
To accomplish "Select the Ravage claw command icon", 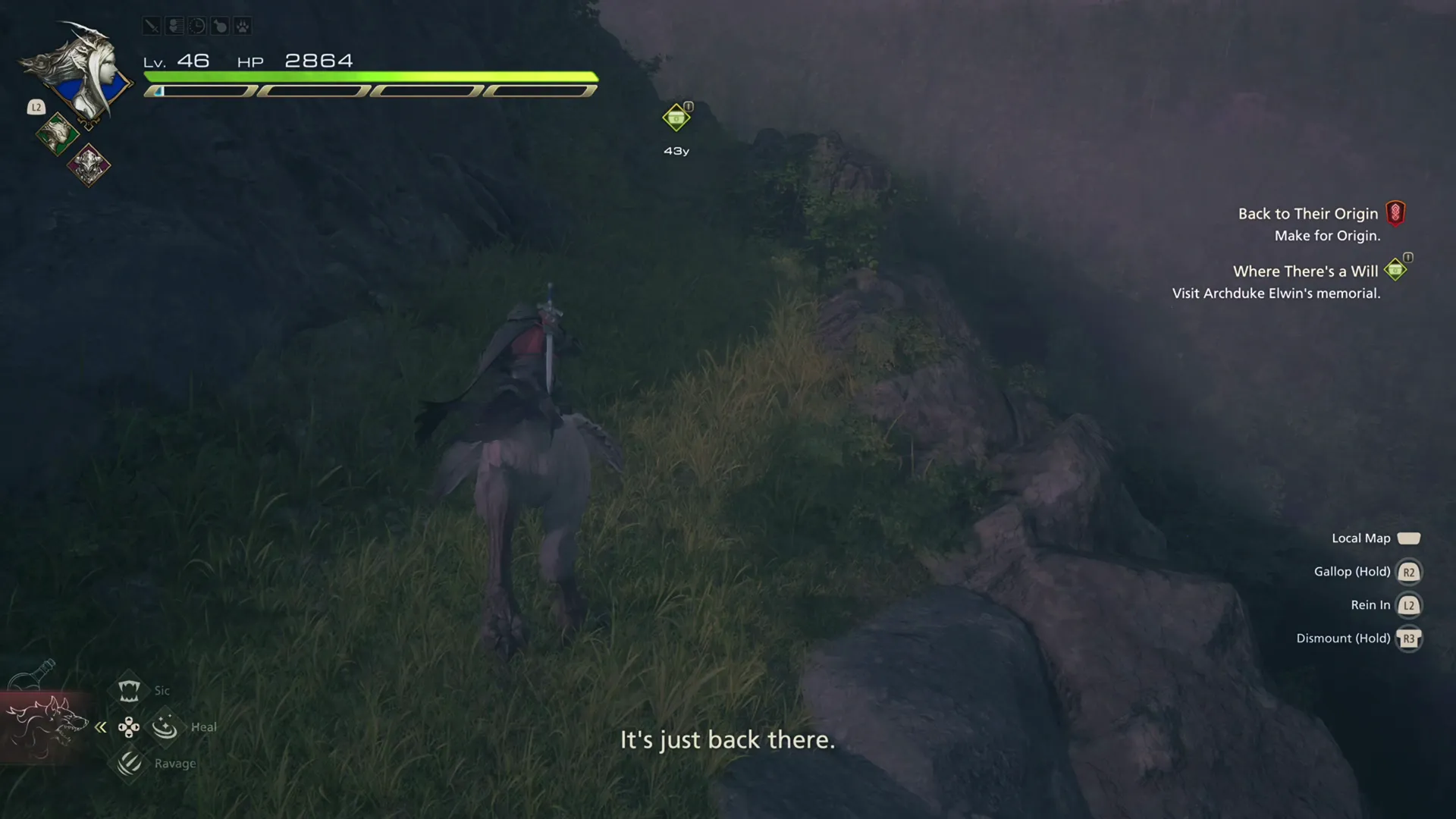I will 129,763.
